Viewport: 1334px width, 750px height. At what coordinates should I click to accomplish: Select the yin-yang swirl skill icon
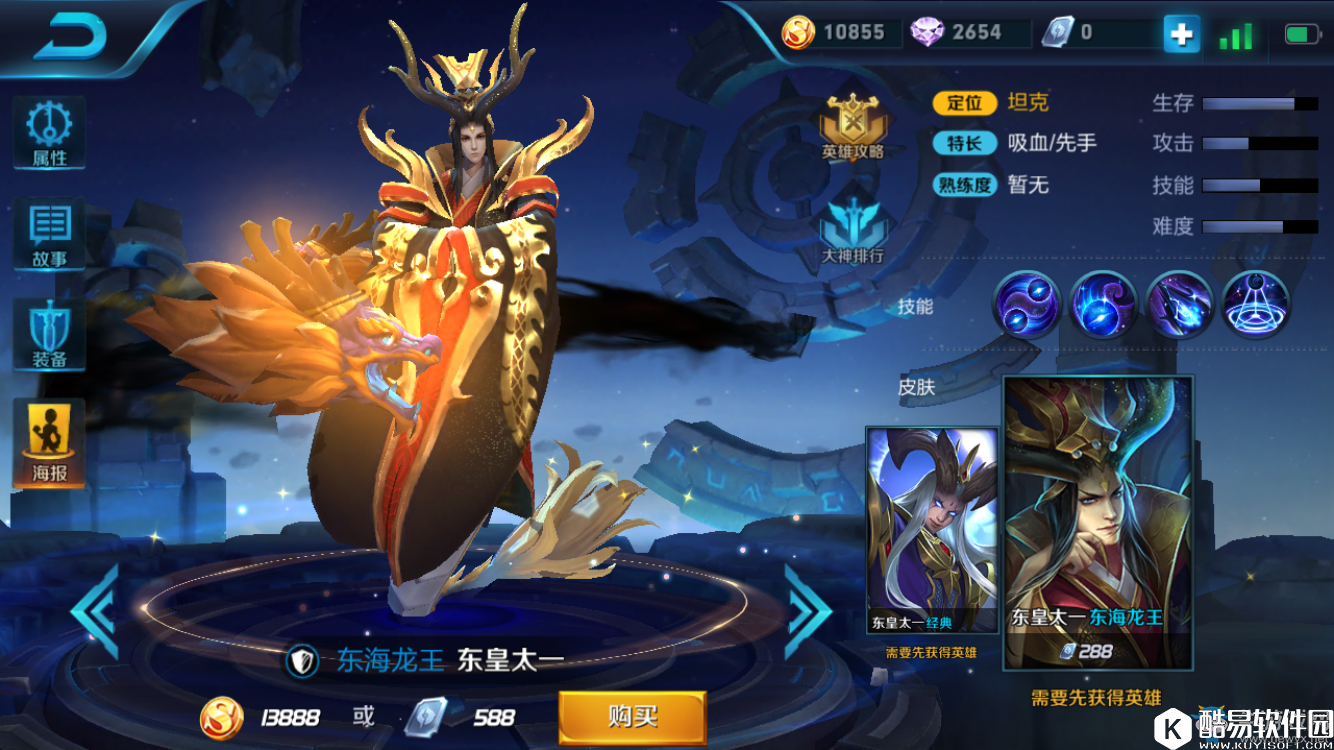point(1026,304)
